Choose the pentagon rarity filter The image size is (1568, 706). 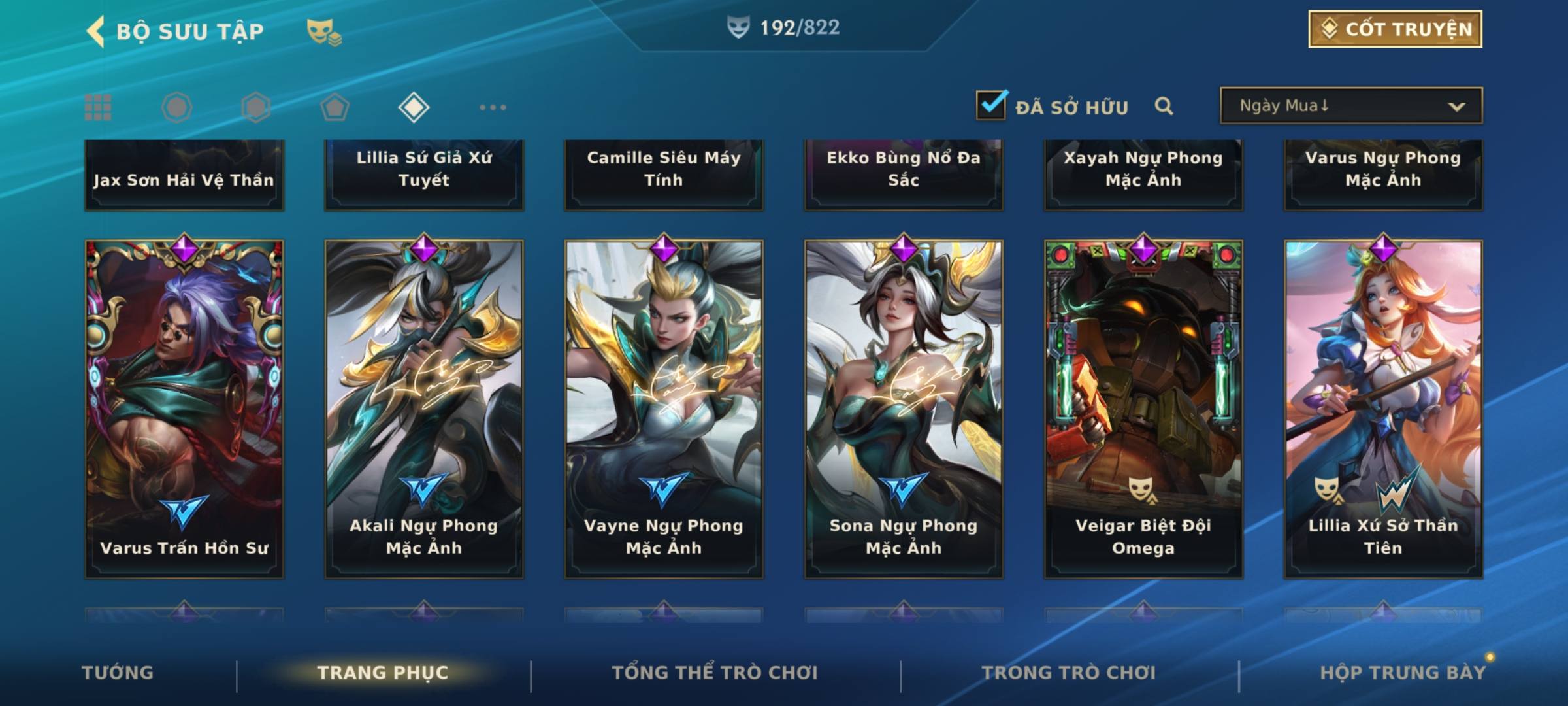(335, 107)
